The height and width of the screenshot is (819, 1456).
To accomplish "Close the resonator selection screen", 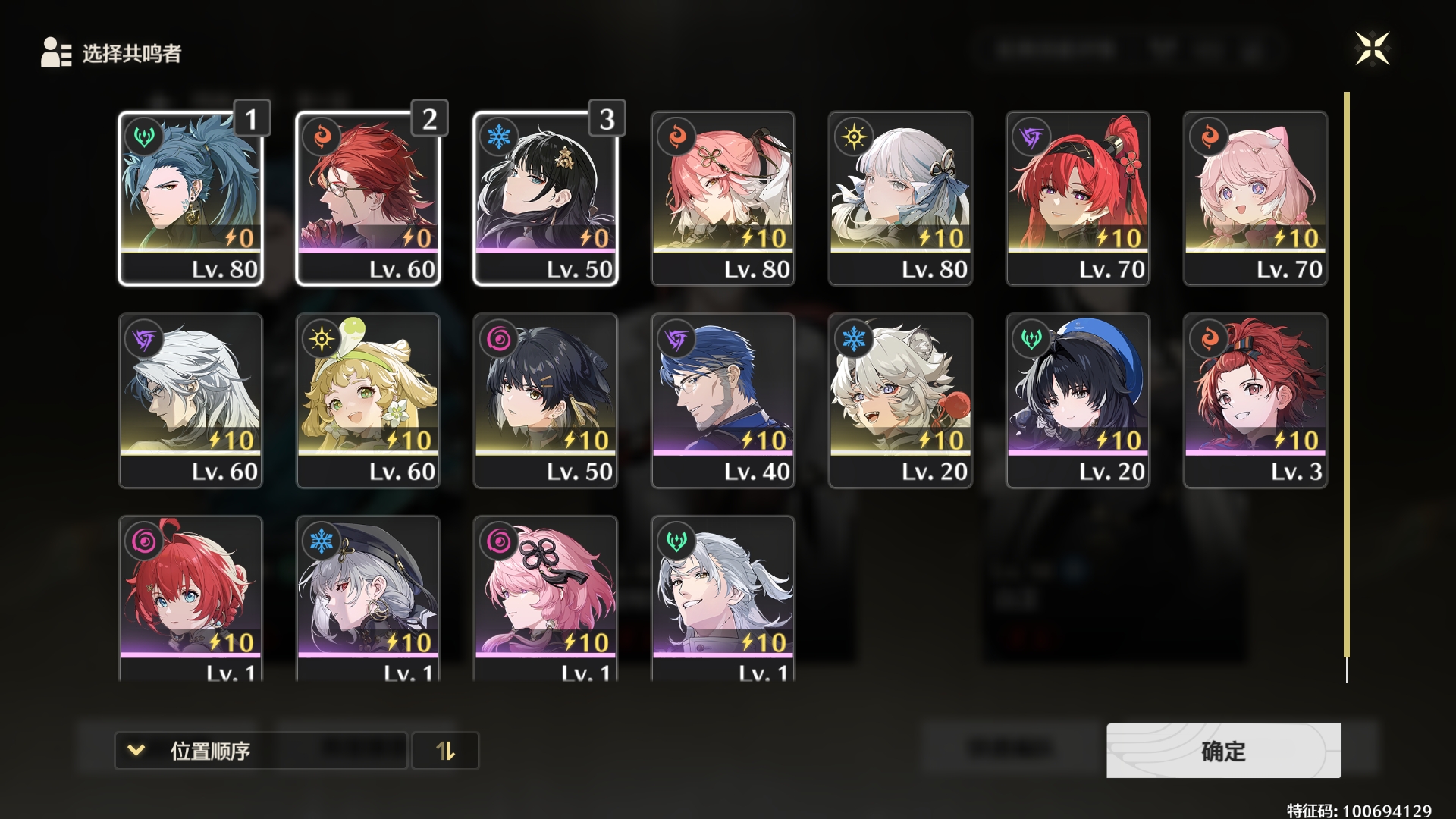I will pos(1372,49).
